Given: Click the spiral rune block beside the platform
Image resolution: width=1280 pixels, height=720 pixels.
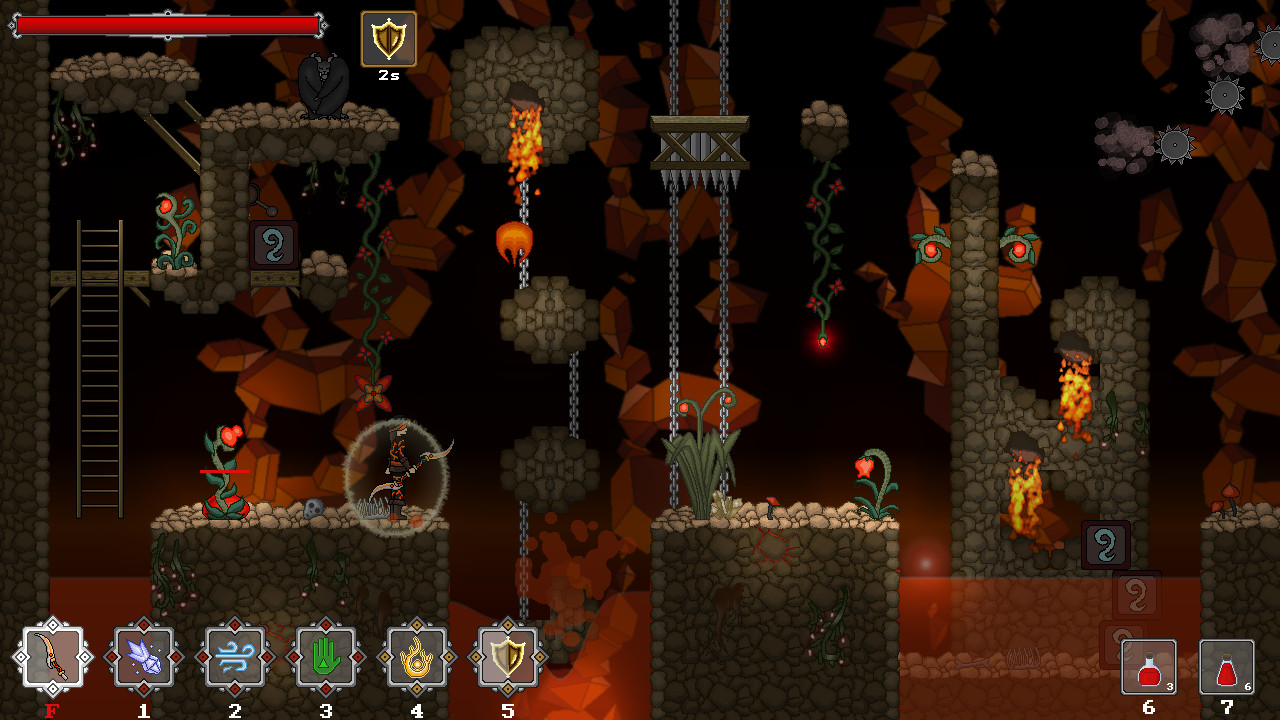Looking at the screenshot, I should 272,243.
